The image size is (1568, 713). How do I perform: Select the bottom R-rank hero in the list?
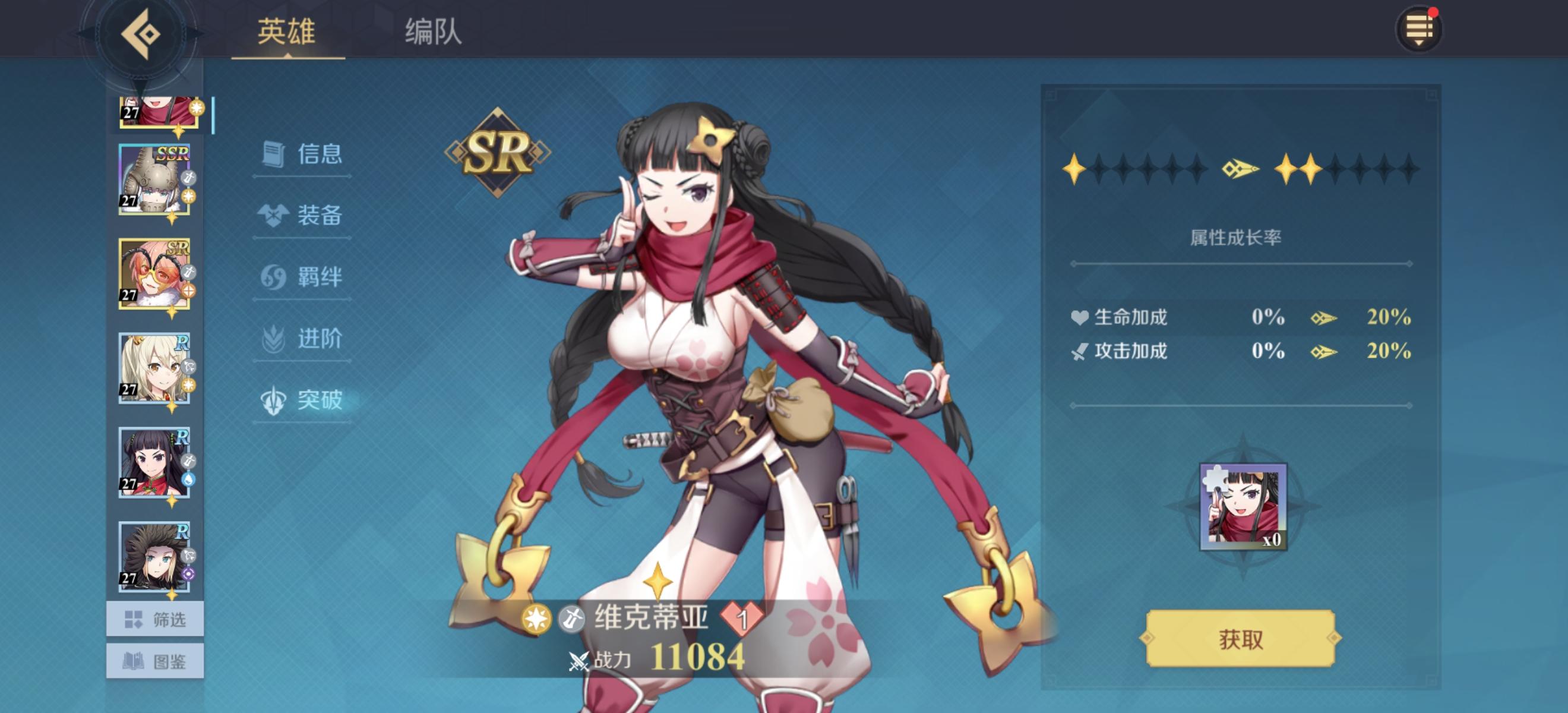[x=153, y=559]
